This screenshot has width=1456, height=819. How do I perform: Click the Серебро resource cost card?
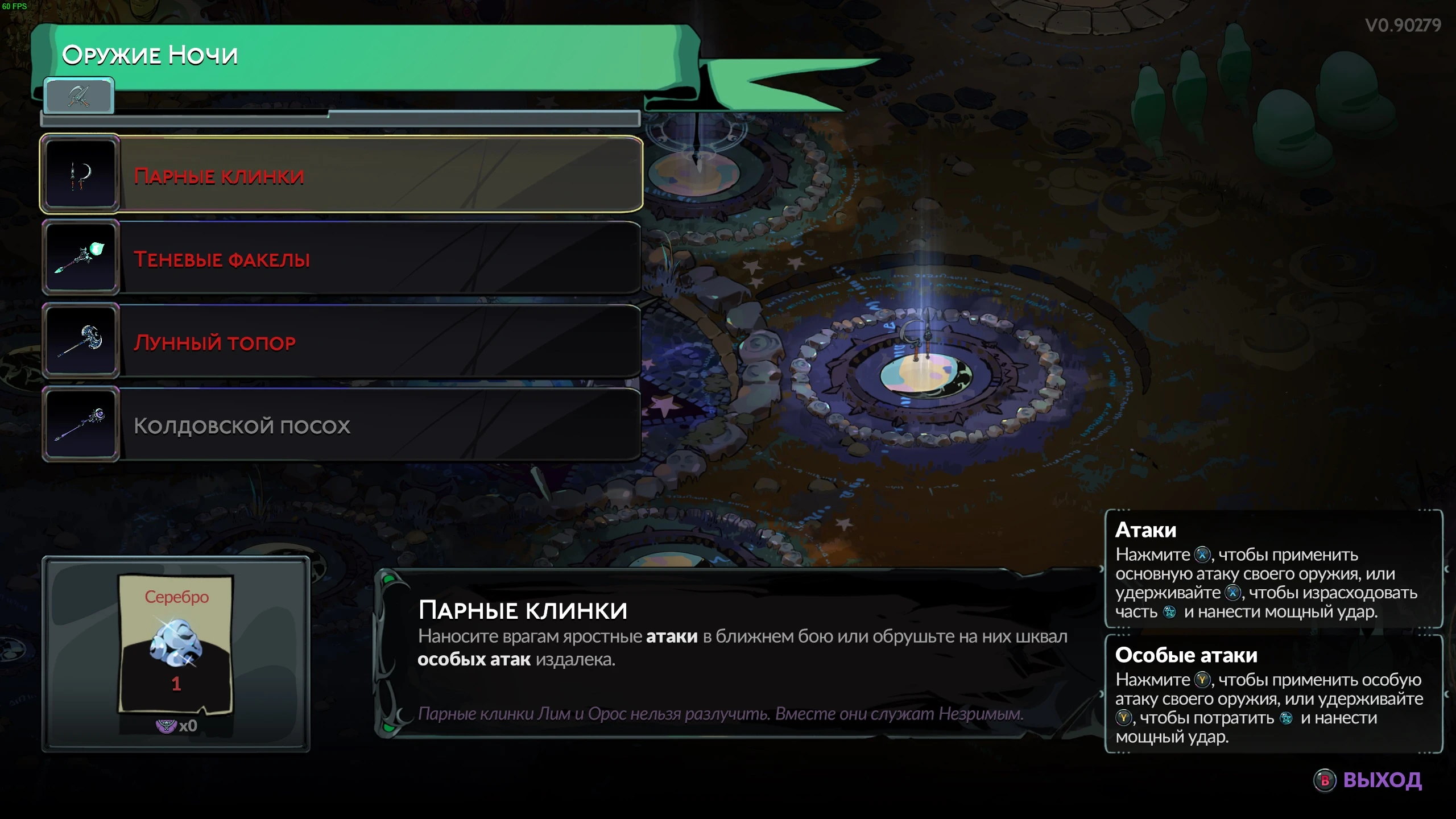(176, 643)
